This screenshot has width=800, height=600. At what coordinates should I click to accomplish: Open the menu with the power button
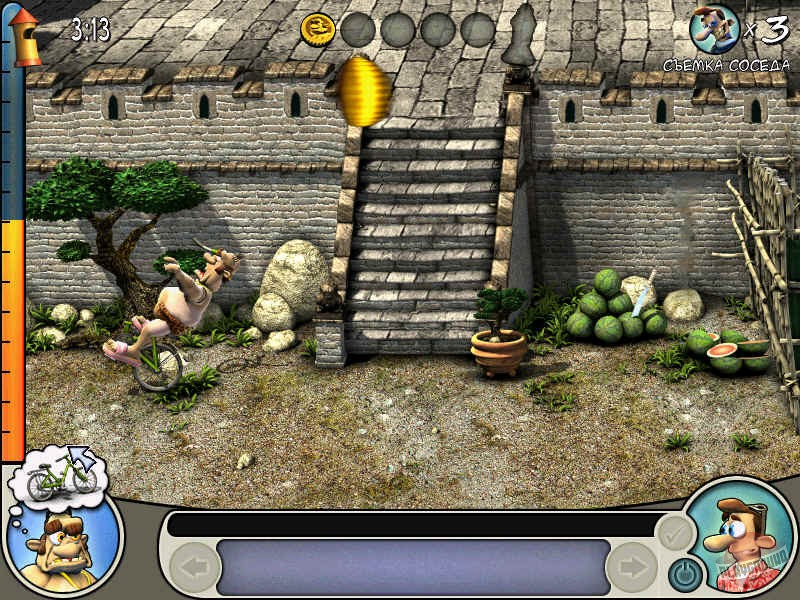(x=685, y=573)
